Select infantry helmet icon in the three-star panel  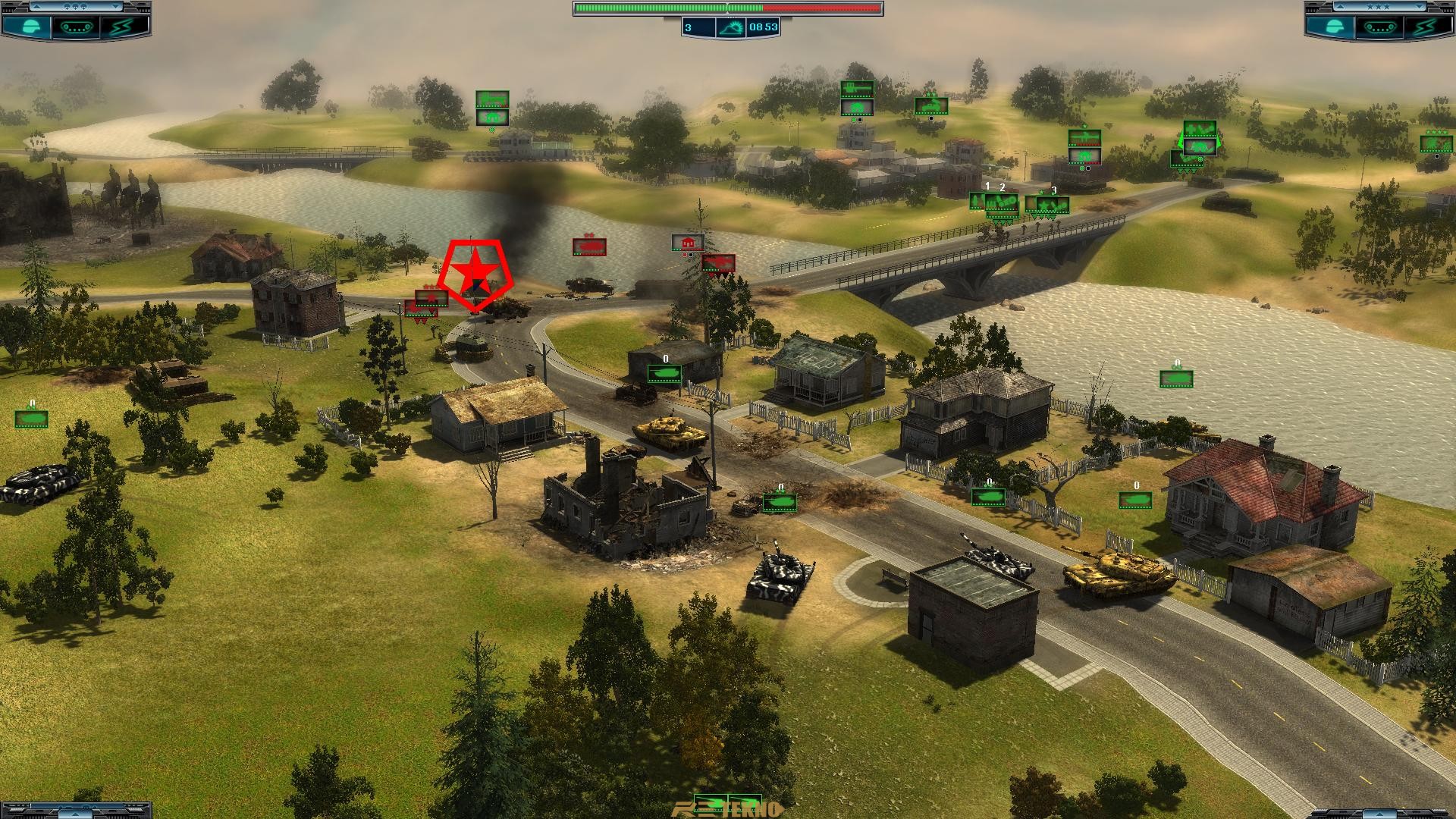pos(1335,27)
